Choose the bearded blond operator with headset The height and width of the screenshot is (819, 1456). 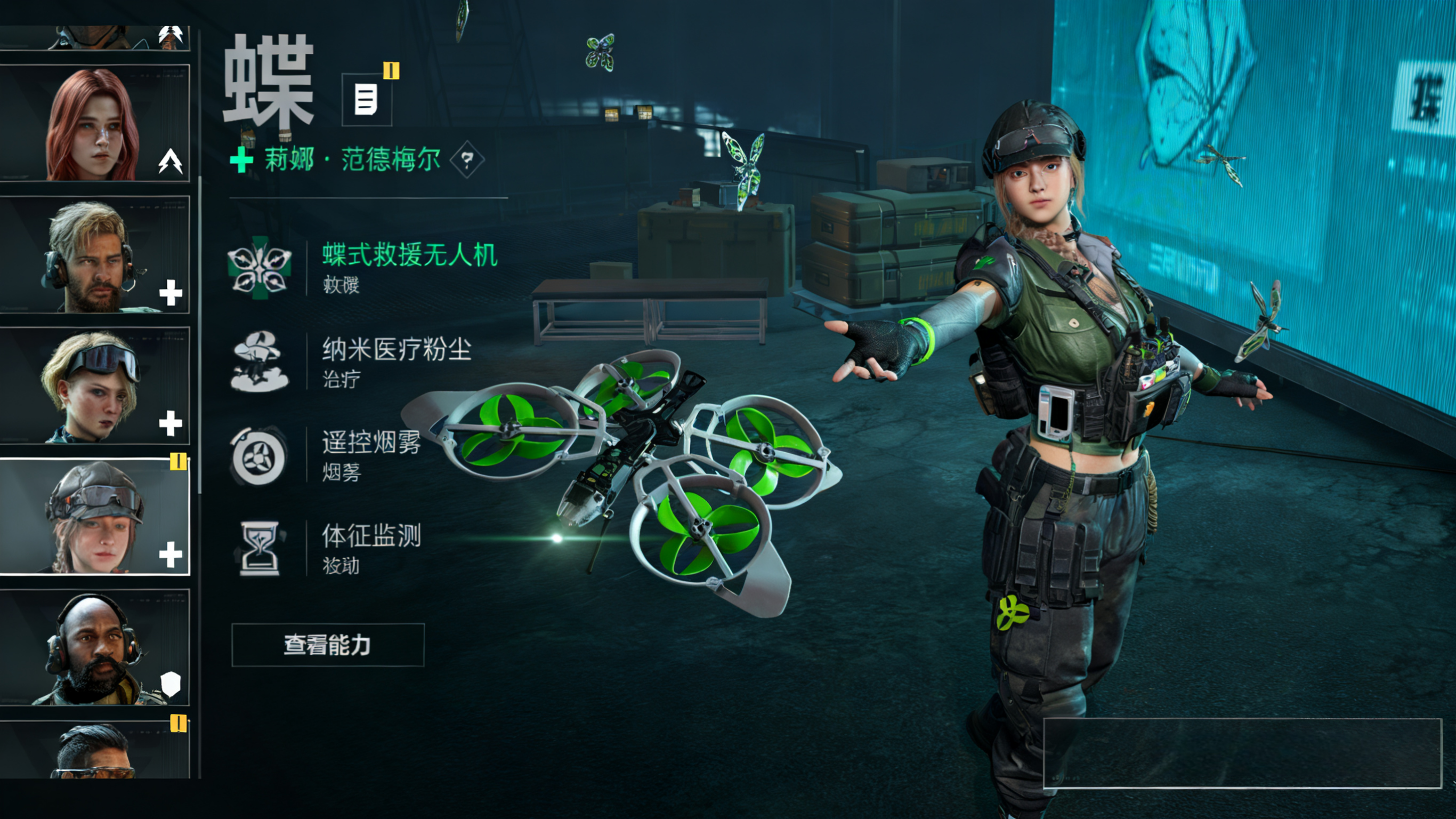pyautogui.click(x=94, y=254)
